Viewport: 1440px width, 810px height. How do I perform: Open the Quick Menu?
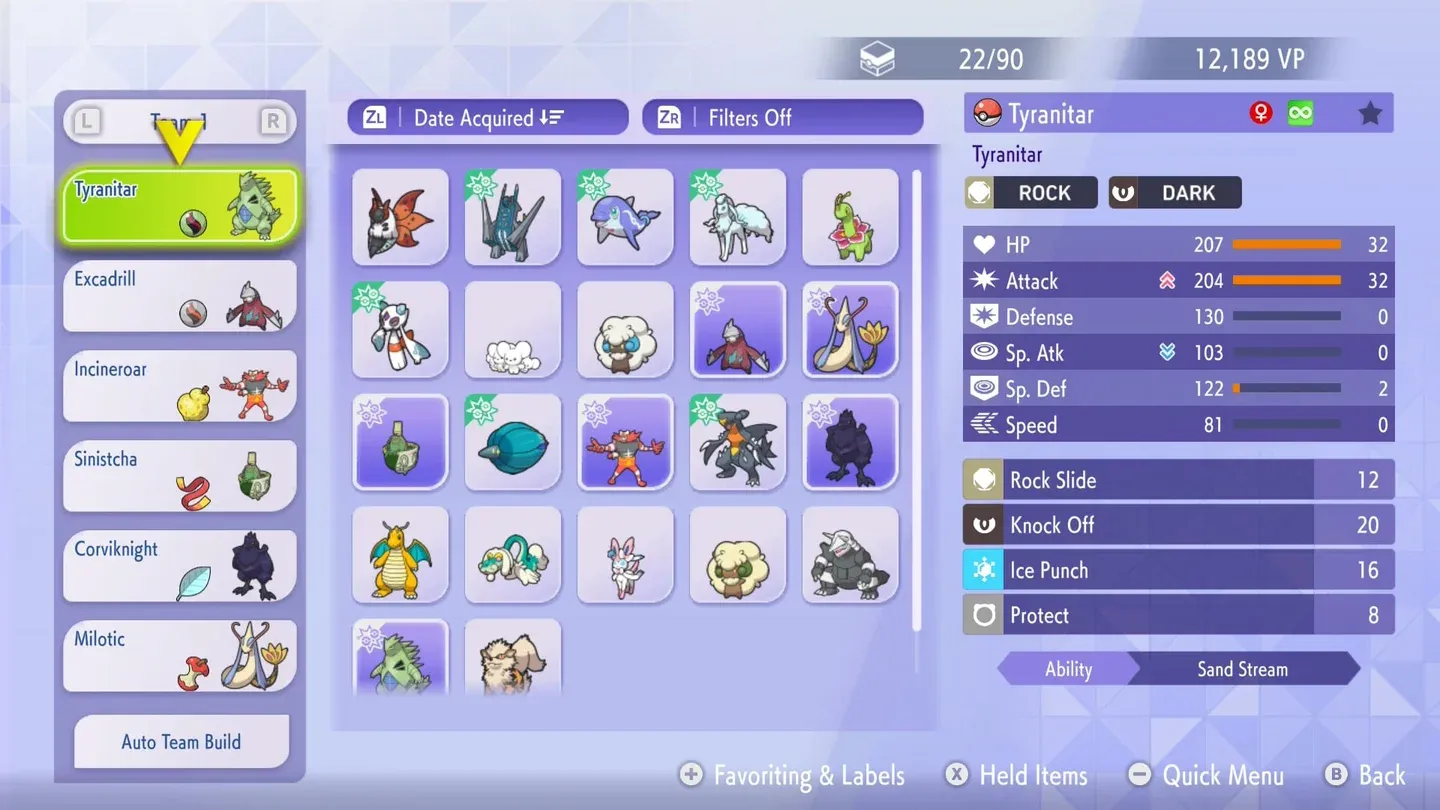pos(1208,775)
